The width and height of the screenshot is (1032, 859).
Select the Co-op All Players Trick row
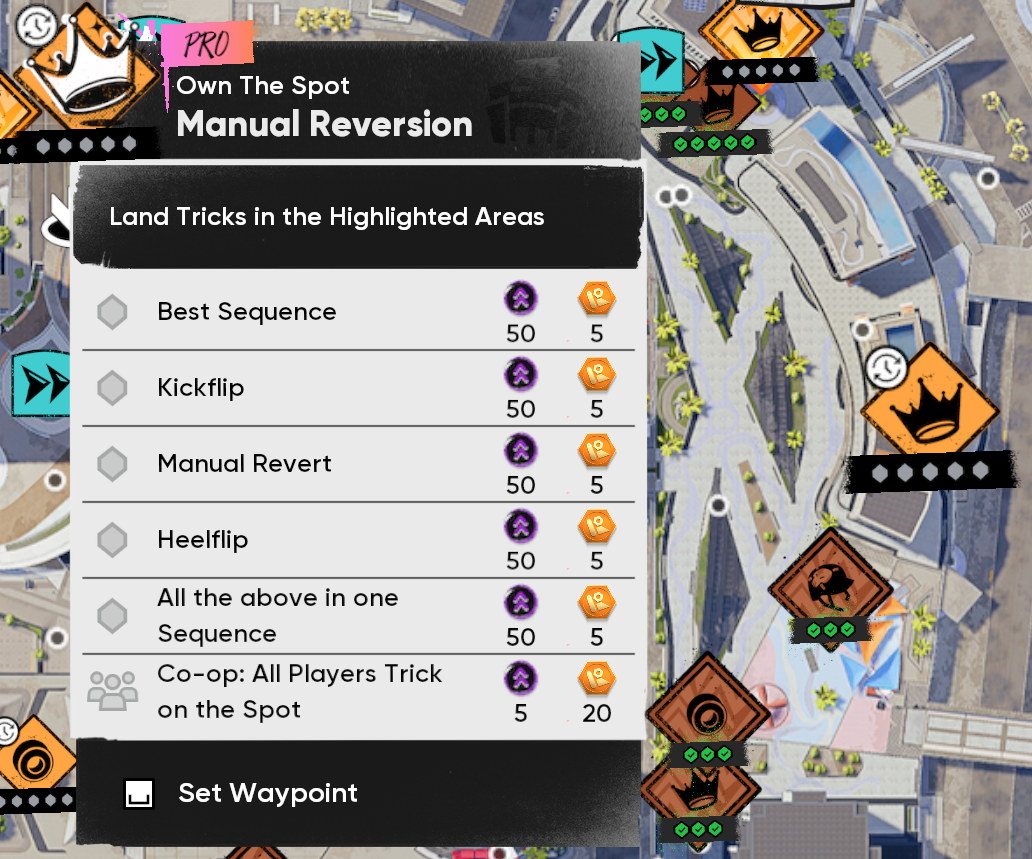click(x=357, y=692)
